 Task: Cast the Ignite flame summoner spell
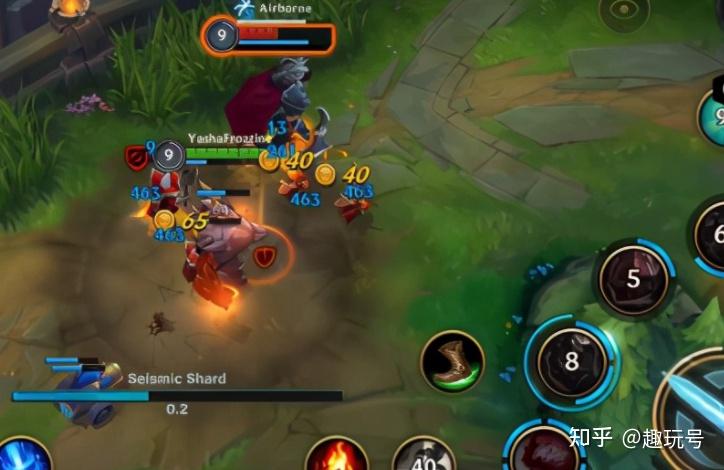coord(336,456)
